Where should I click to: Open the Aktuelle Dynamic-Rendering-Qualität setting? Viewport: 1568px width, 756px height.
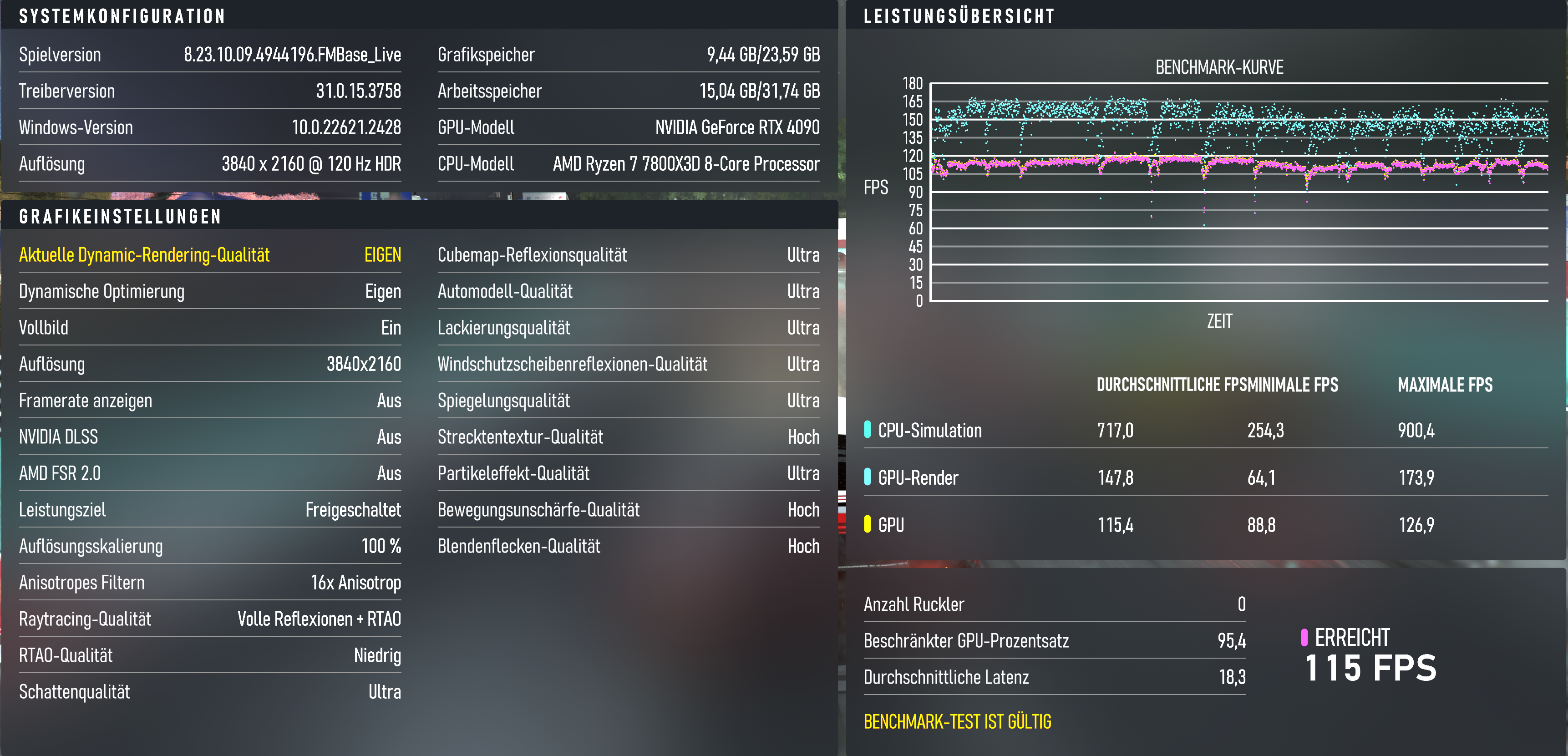pyautogui.click(x=210, y=255)
